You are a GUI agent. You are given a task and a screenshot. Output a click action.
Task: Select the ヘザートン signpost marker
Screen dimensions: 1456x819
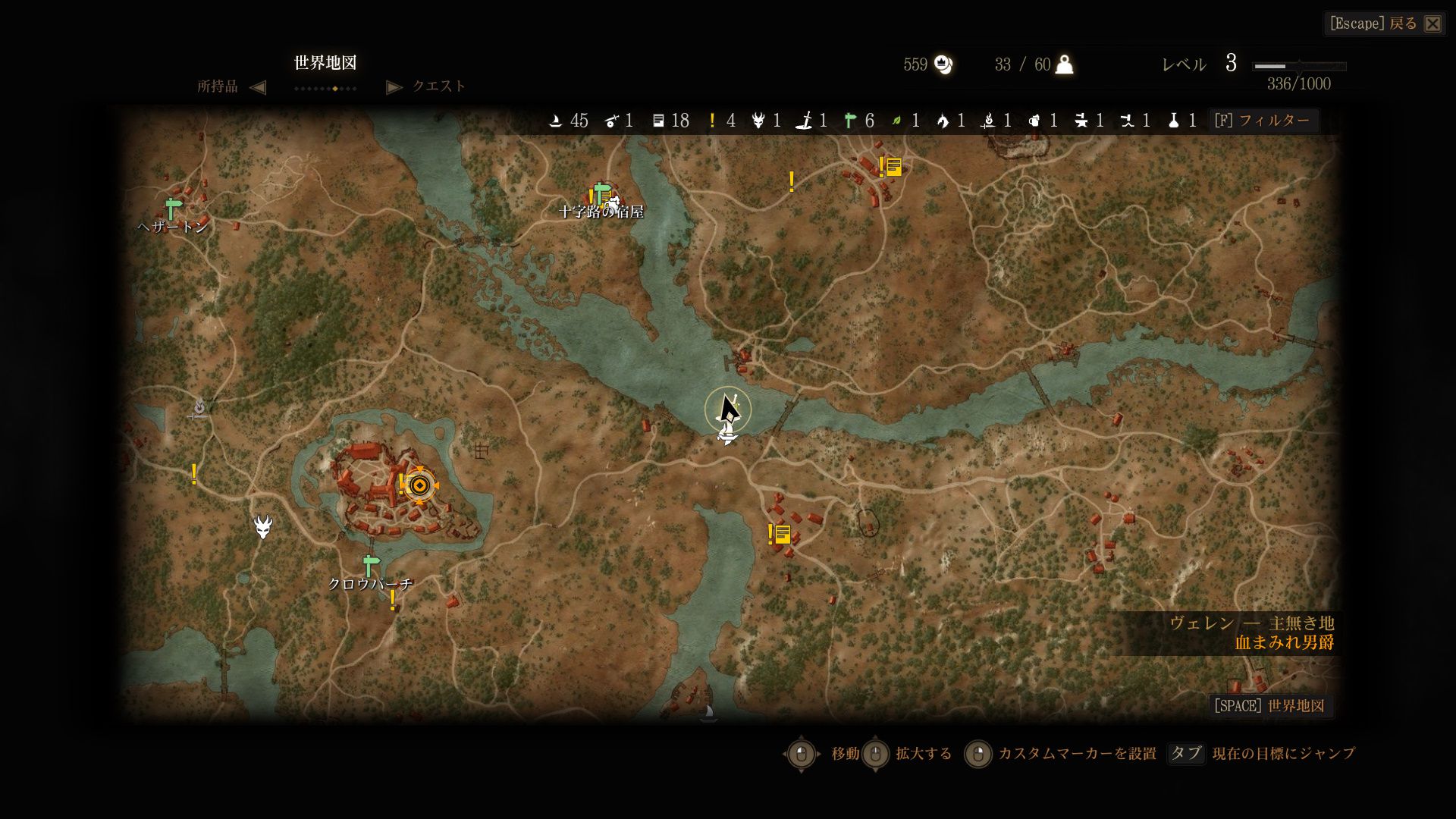174,207
